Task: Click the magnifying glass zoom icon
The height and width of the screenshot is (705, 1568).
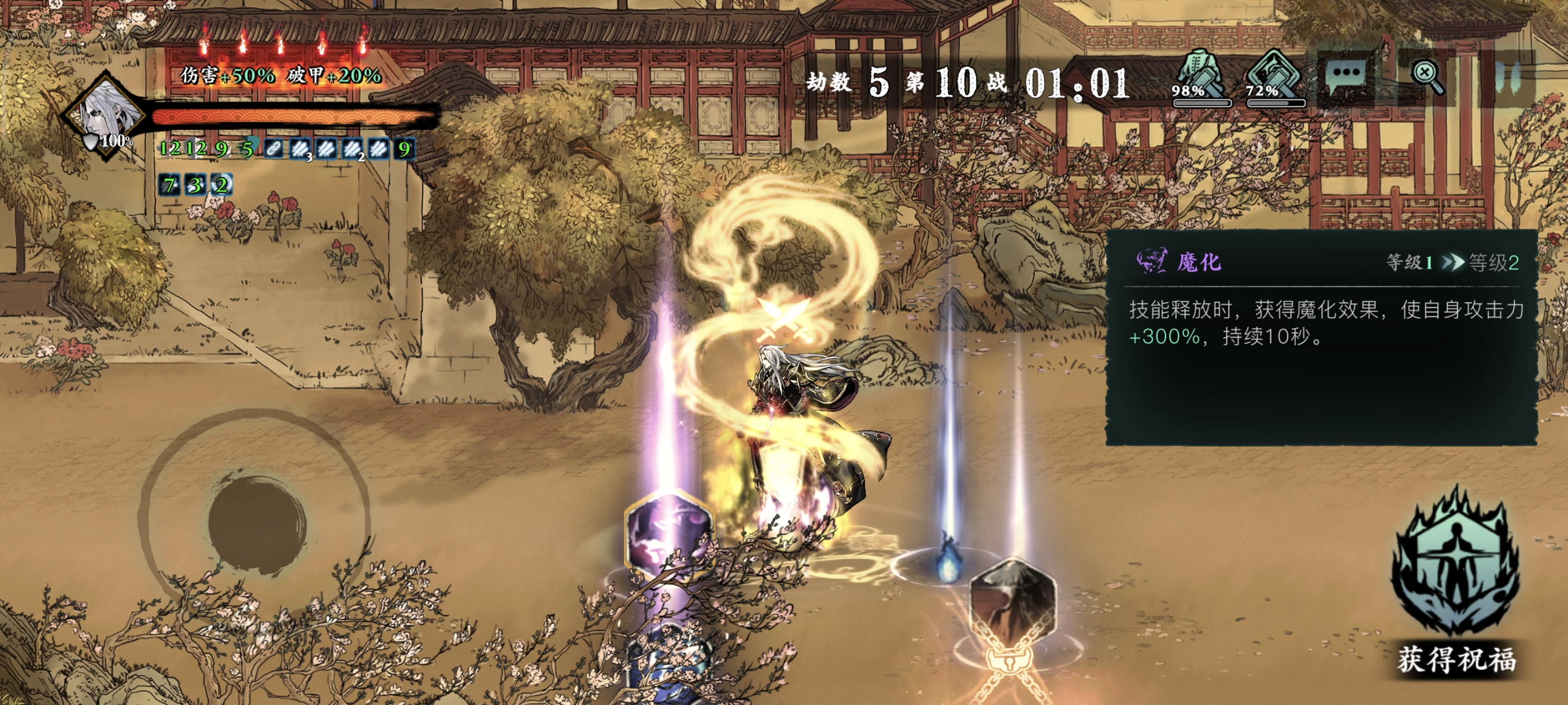Action: point(1428,76)
